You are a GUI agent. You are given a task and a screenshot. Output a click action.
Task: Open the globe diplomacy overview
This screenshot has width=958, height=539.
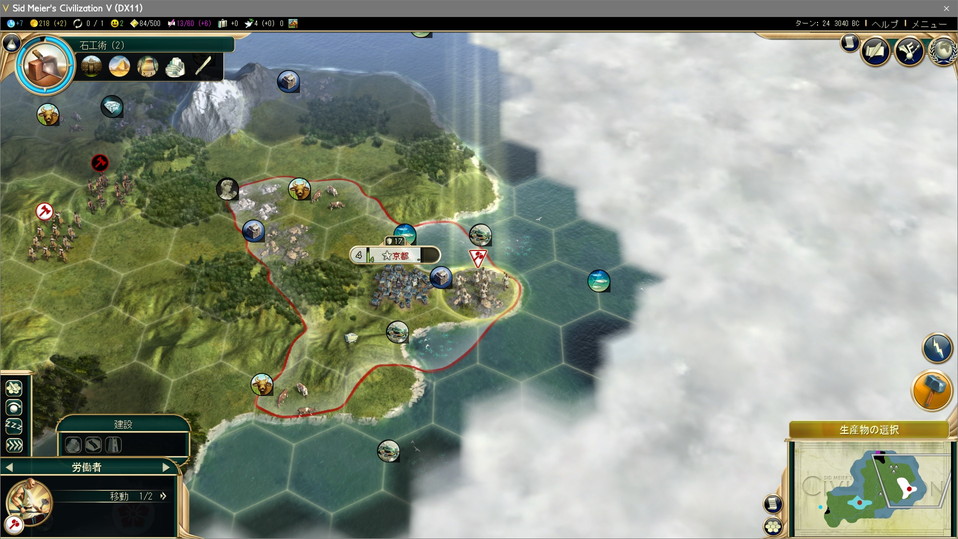[x=941, y=51]
